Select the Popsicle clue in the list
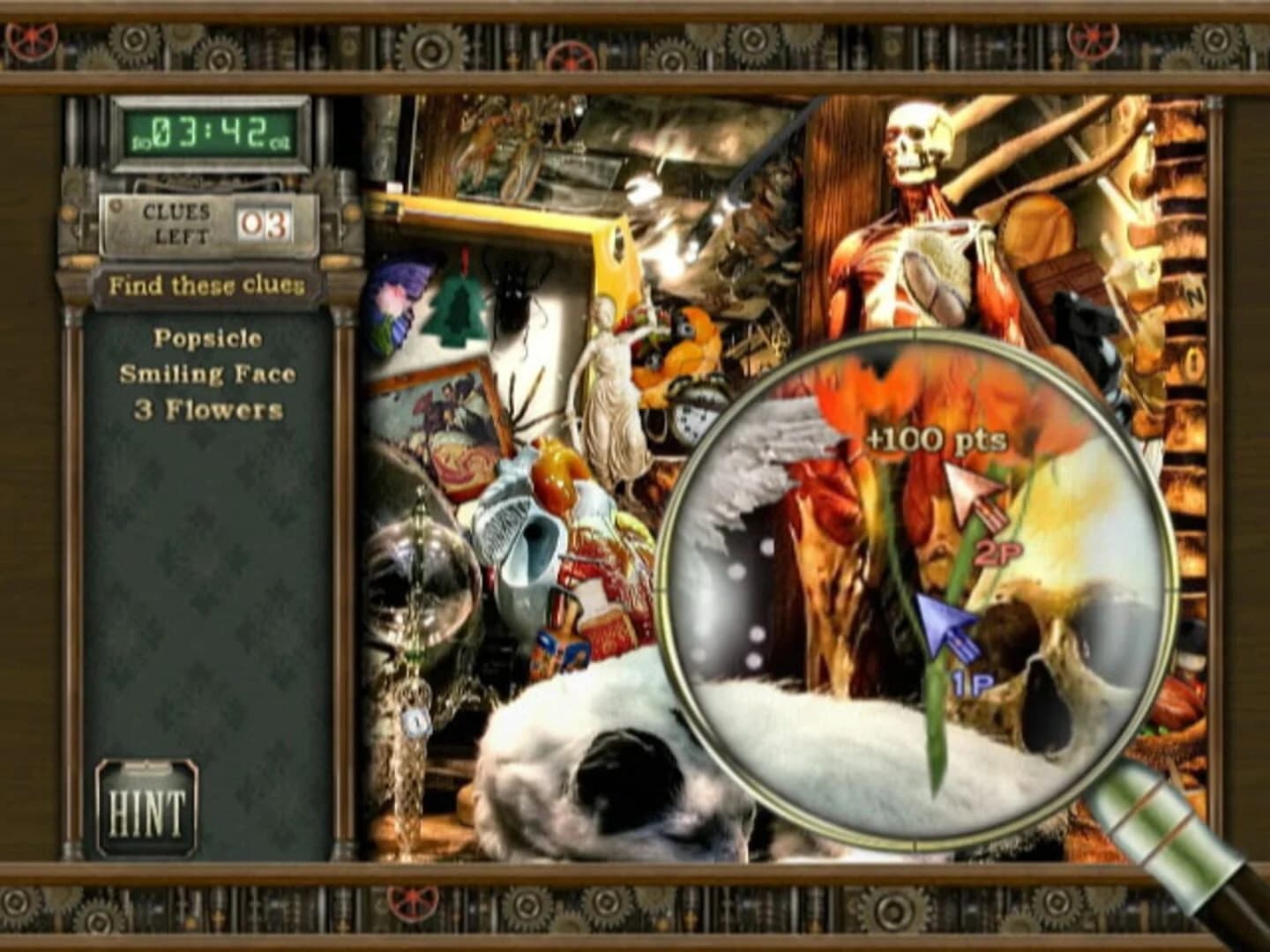This screenshot has height=952, width=1270. click(x=209, y=337)
